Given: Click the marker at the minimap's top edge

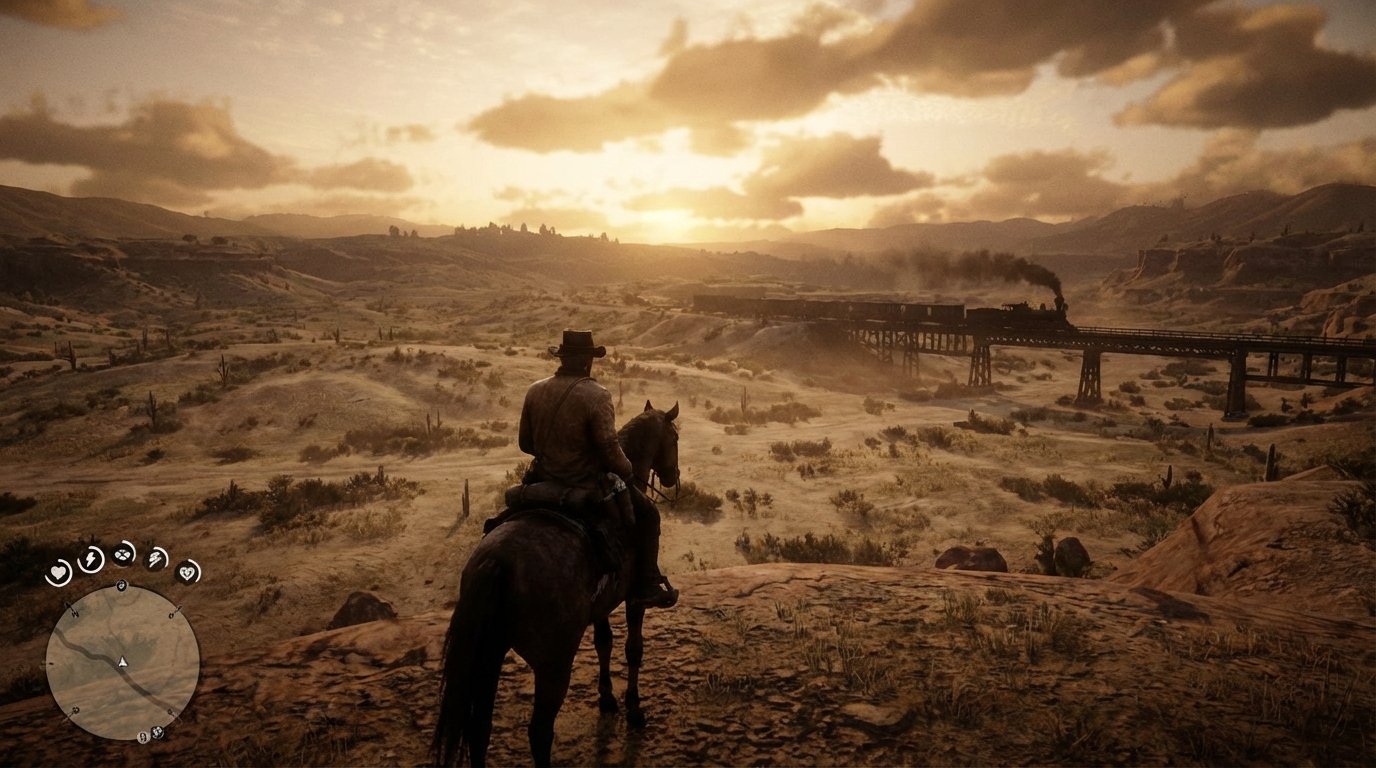Looking at the screenshot, I should point(121,585).
